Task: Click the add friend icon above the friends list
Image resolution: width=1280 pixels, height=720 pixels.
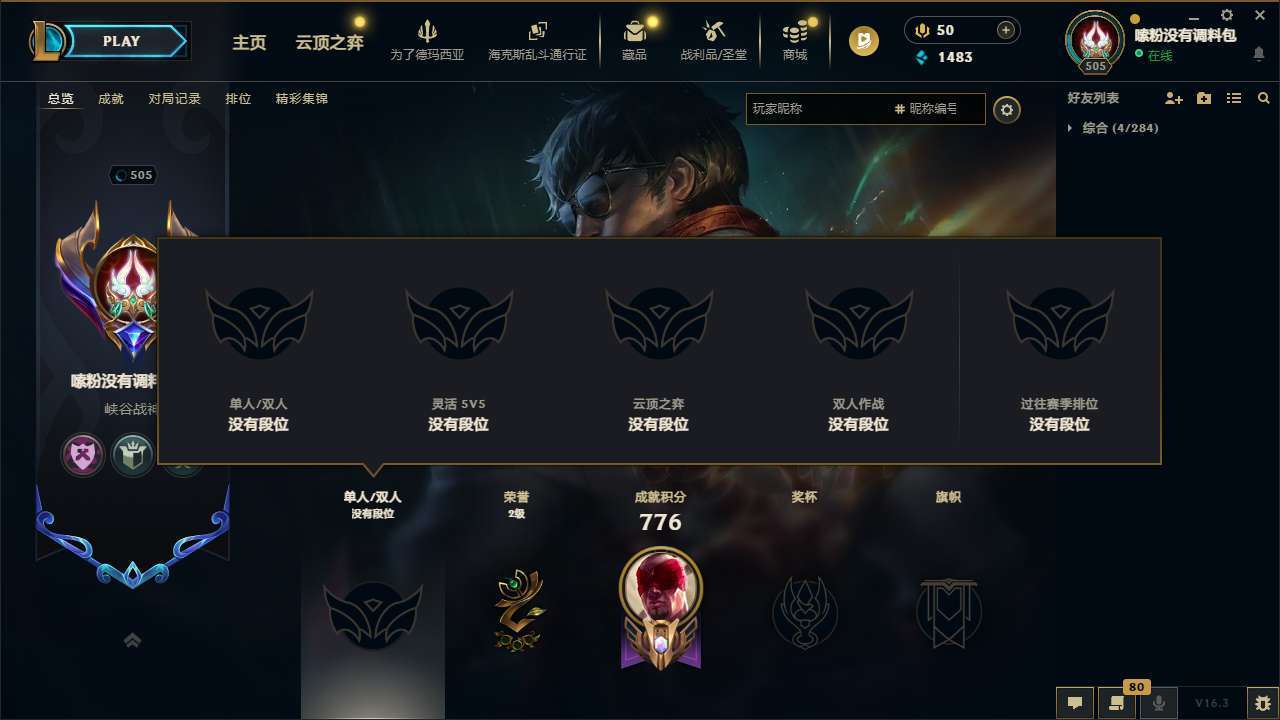Action: (1171, 98)
